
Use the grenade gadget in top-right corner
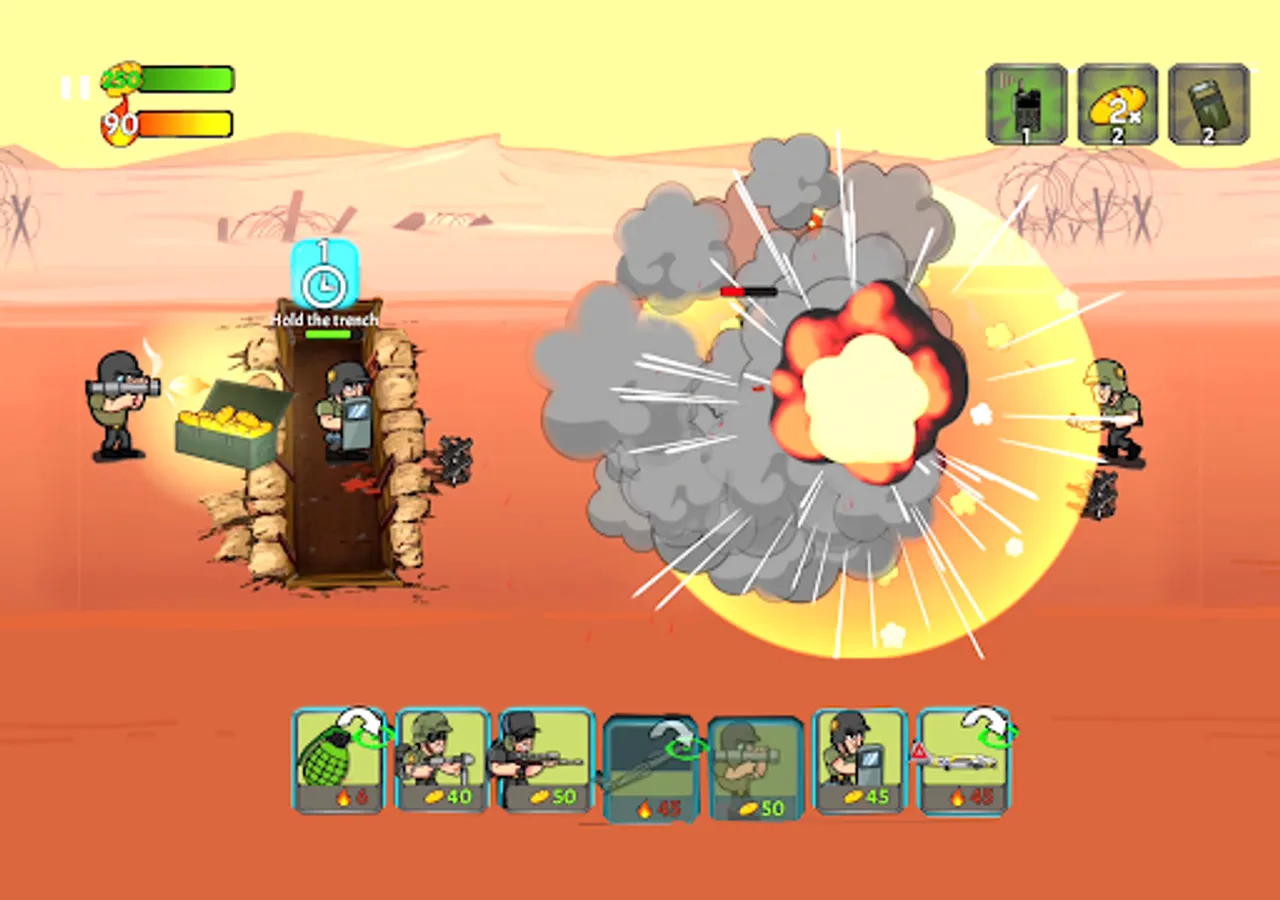(1210, 104)
